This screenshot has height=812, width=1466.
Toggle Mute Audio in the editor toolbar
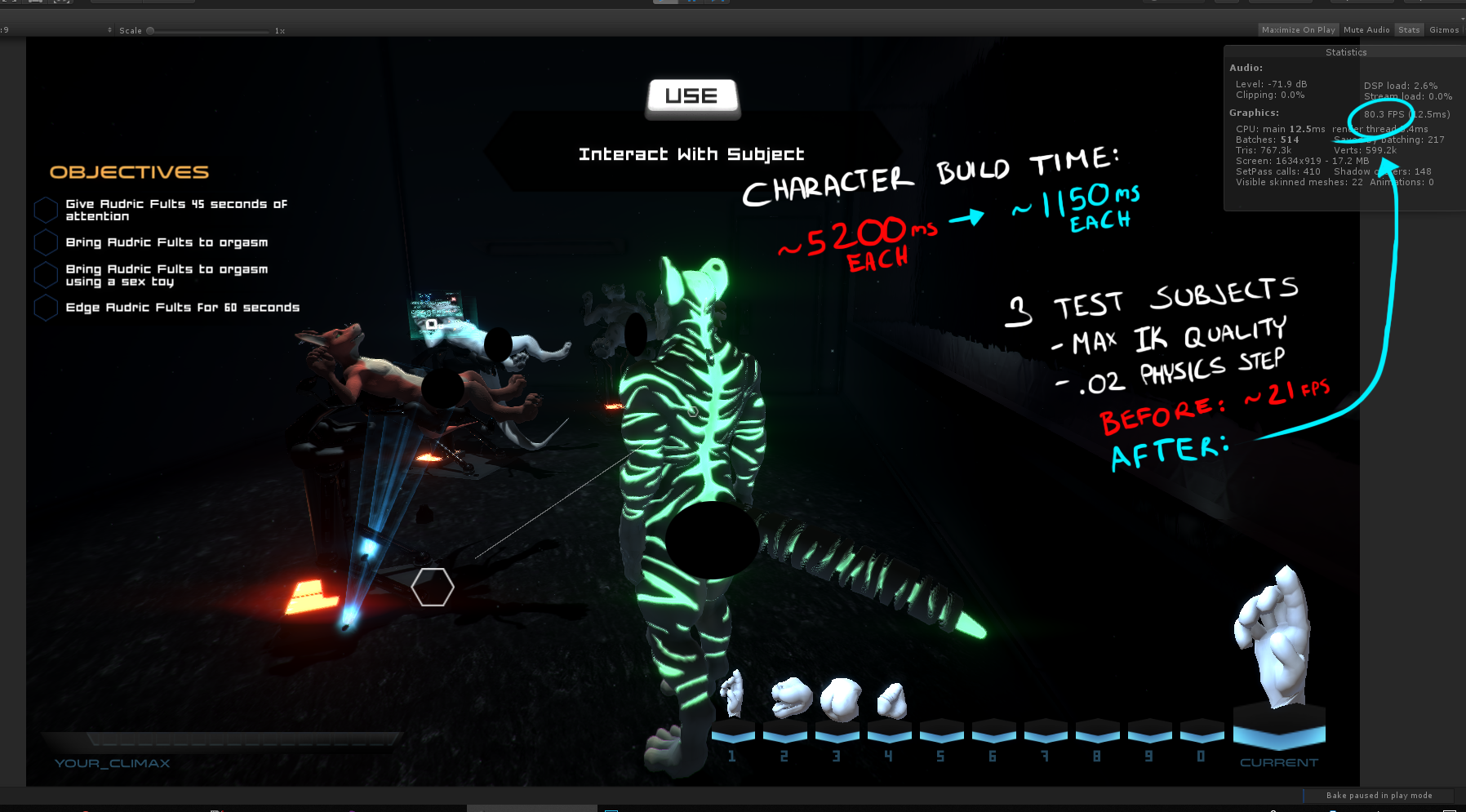pos(1366,30)
